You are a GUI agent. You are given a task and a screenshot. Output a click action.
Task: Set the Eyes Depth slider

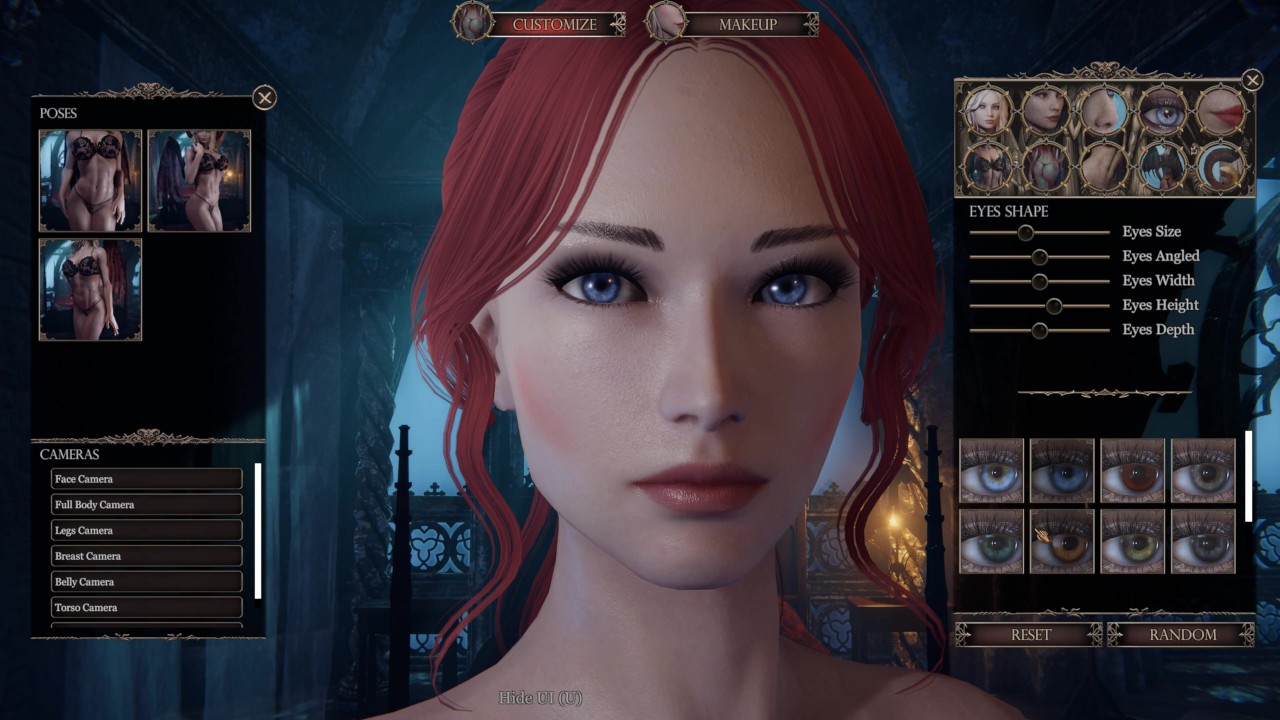tap(1040, 330)
